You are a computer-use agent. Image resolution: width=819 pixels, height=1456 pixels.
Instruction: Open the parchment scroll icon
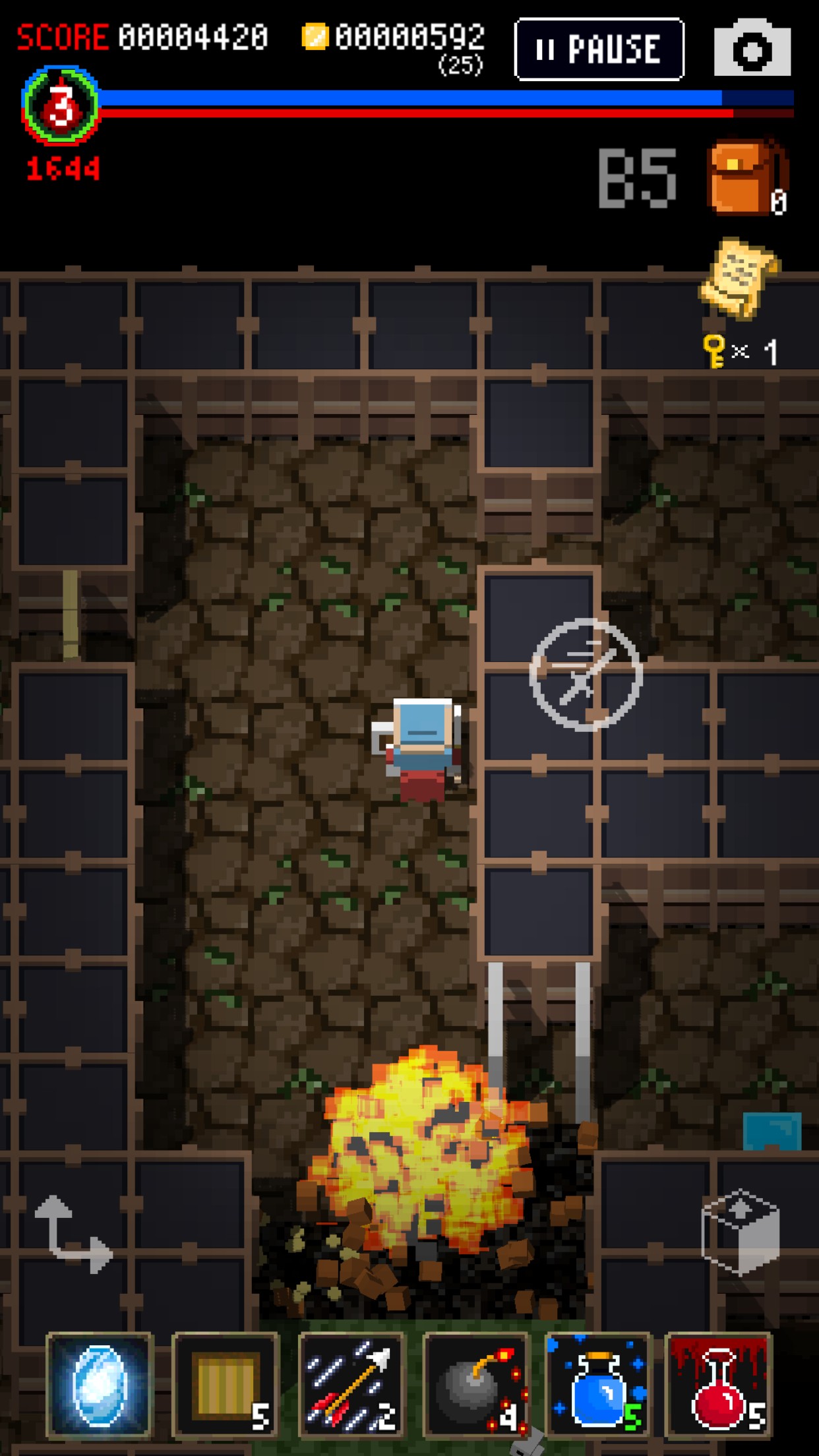coord(739,278)
